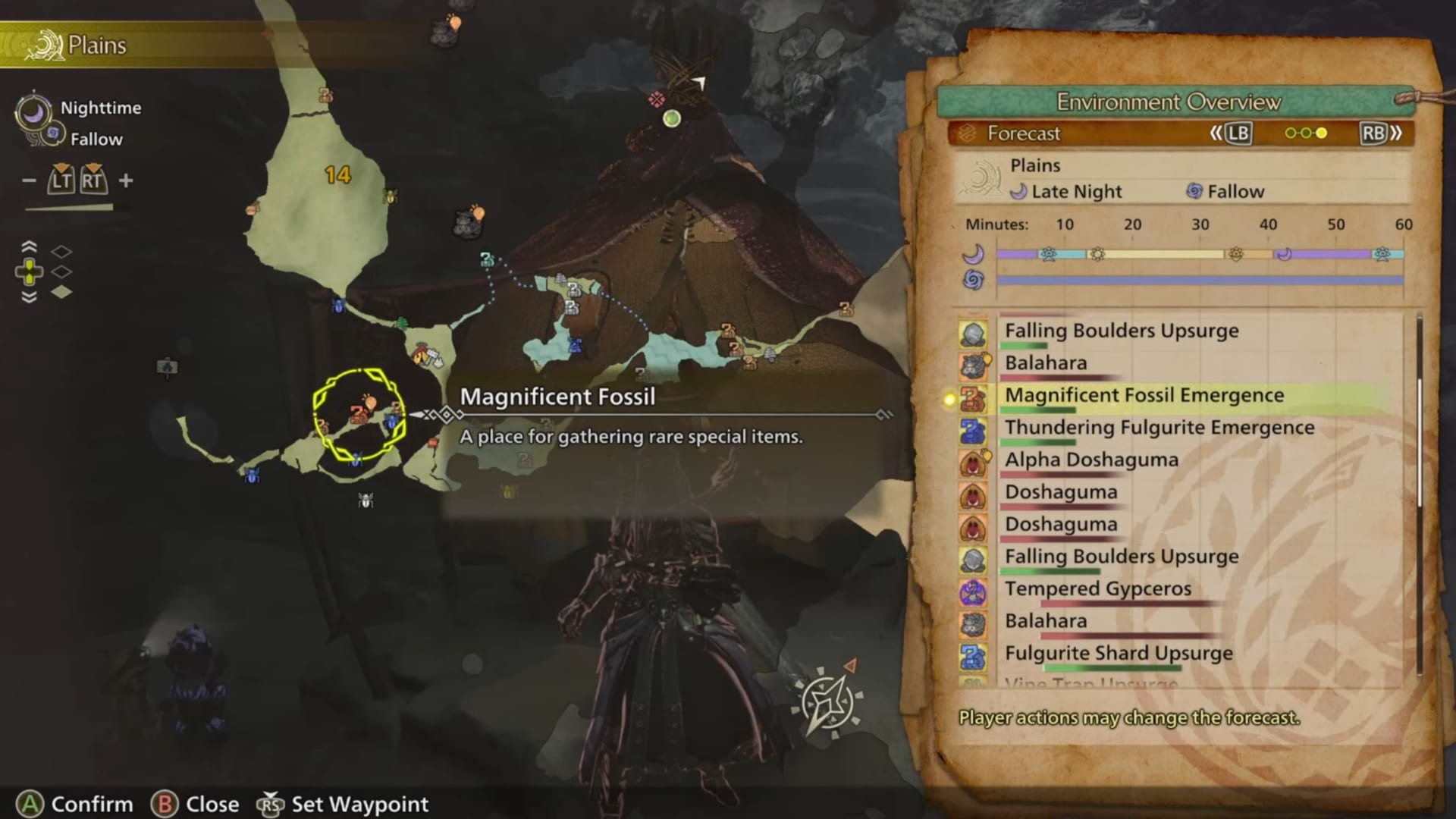Image resolution: width=1456 pixels, height=819 pixels.
Task: Click the map zoom-out minus sign
Action: 29,180
